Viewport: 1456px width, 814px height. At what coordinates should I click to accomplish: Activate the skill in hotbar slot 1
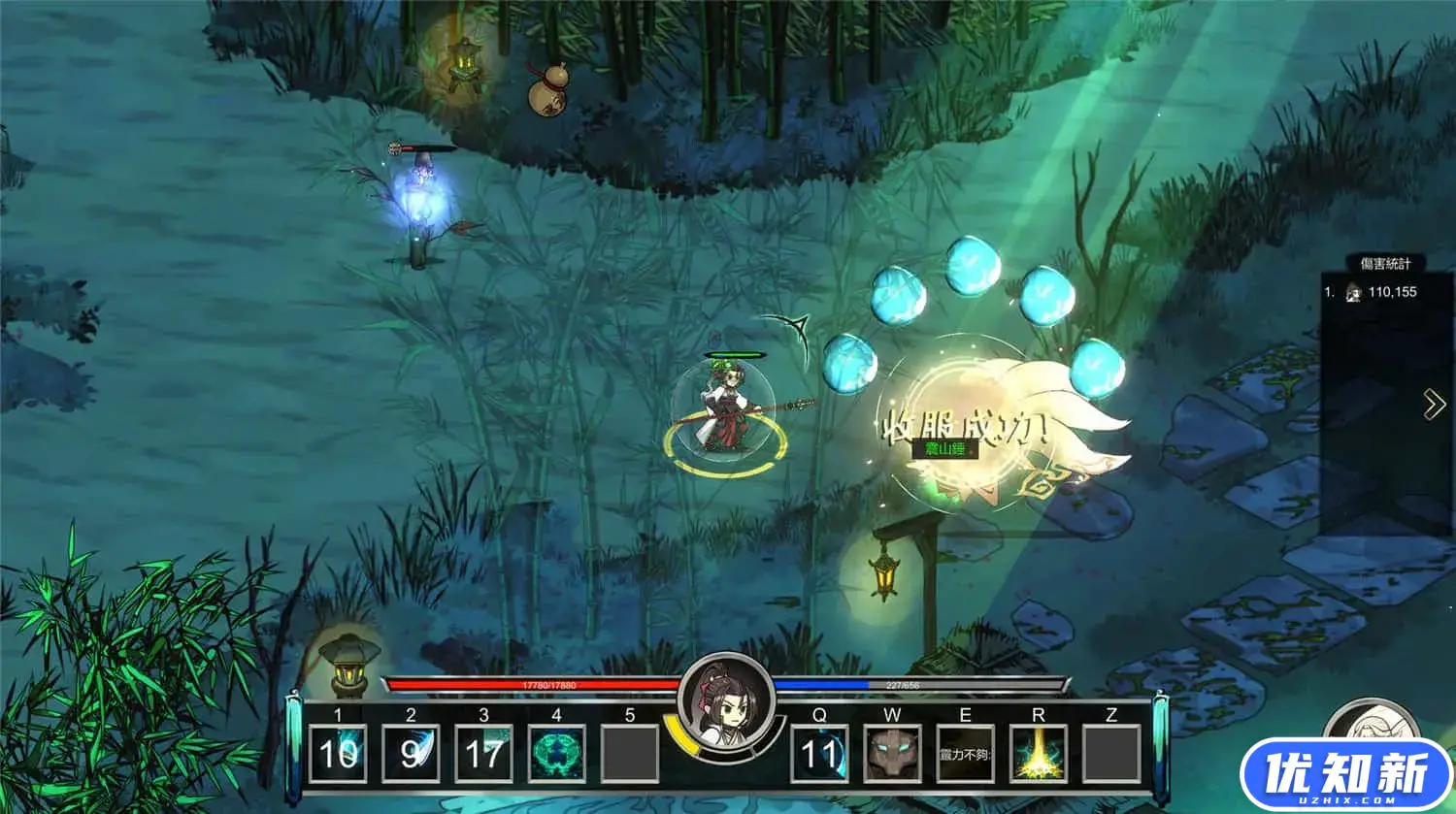pos(338,753)
